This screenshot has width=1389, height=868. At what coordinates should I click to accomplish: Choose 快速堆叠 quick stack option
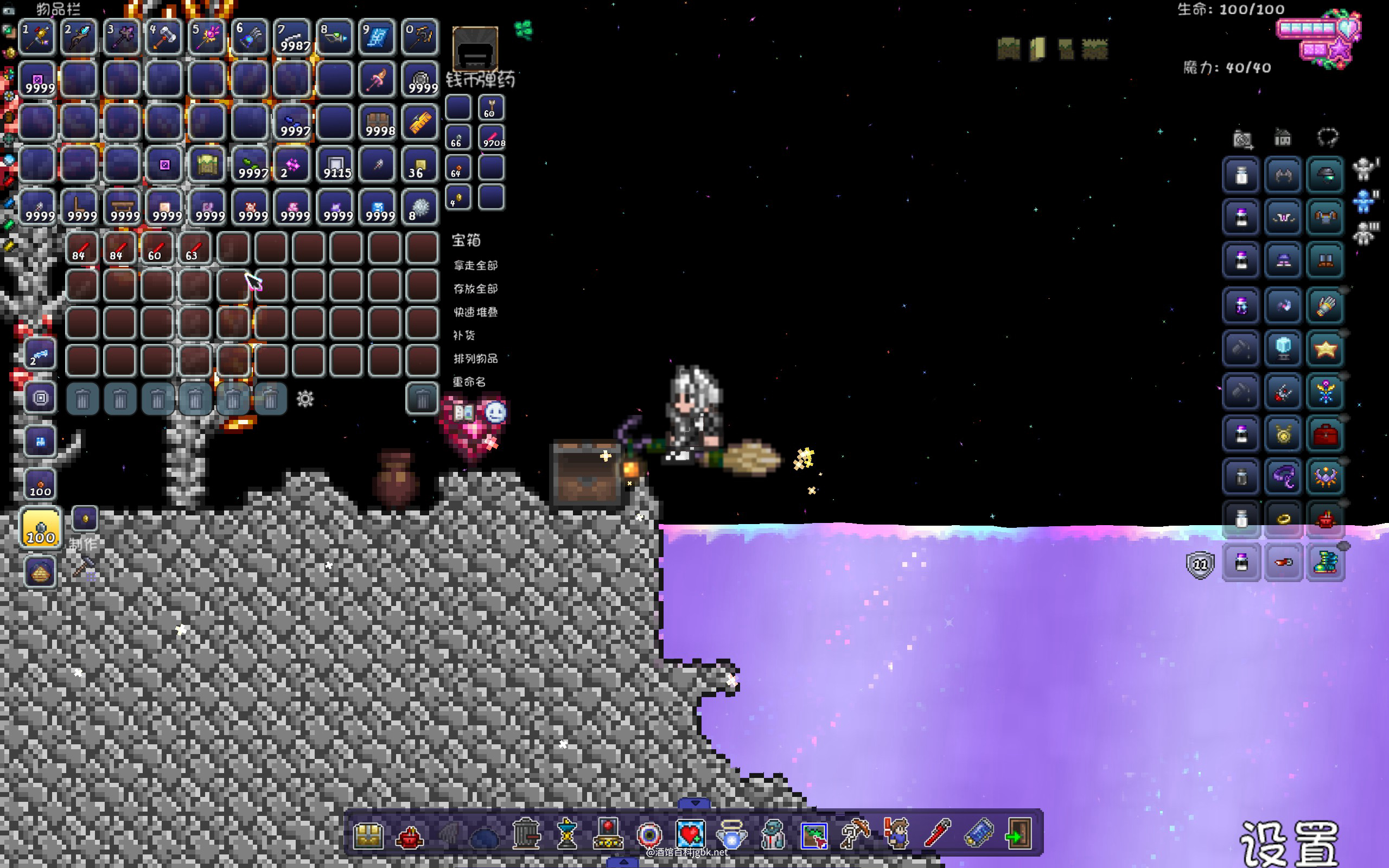[x=475, y=312]
